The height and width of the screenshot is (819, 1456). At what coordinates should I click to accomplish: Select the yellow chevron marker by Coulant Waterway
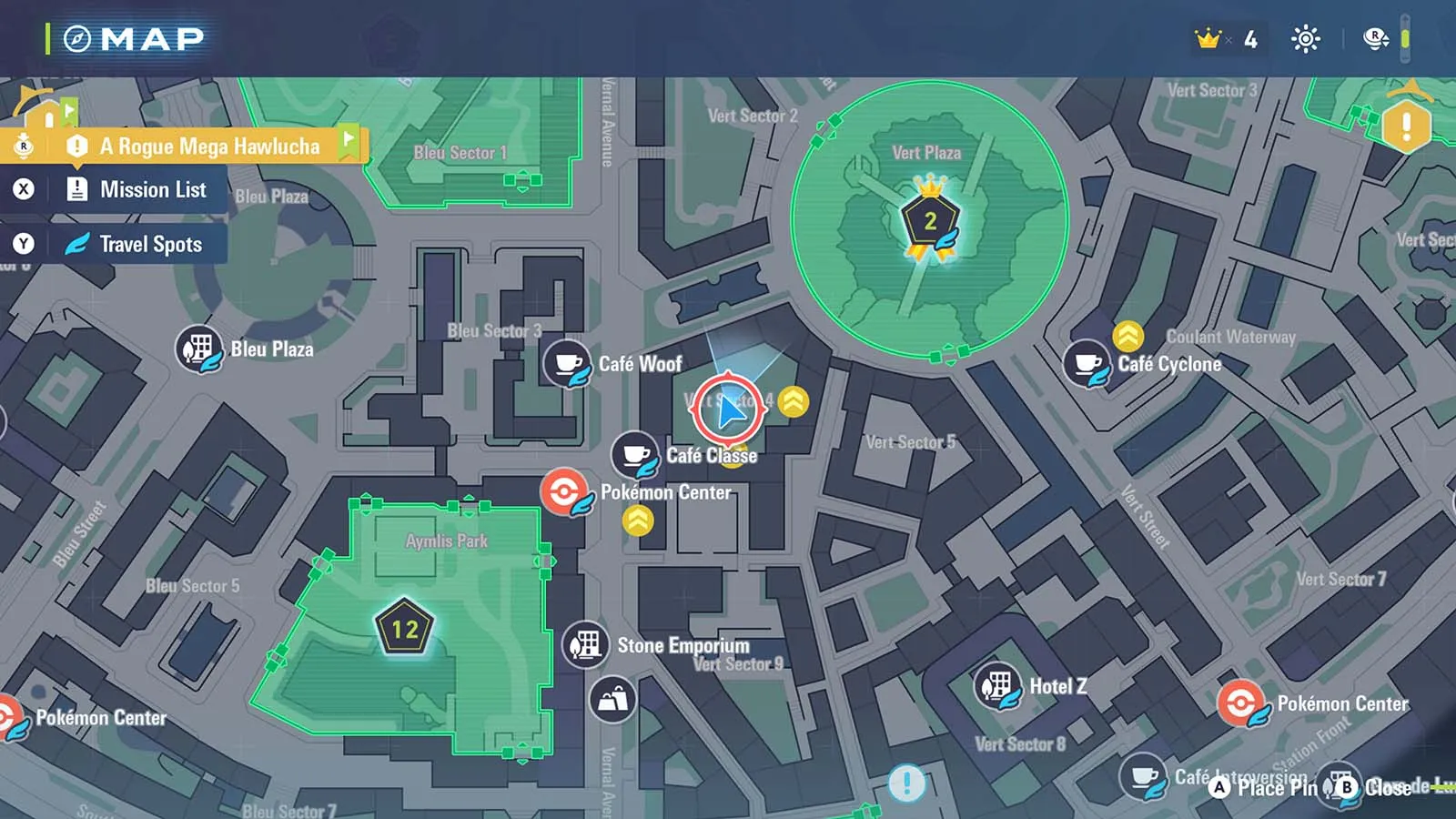click(x=1128, y=336)
